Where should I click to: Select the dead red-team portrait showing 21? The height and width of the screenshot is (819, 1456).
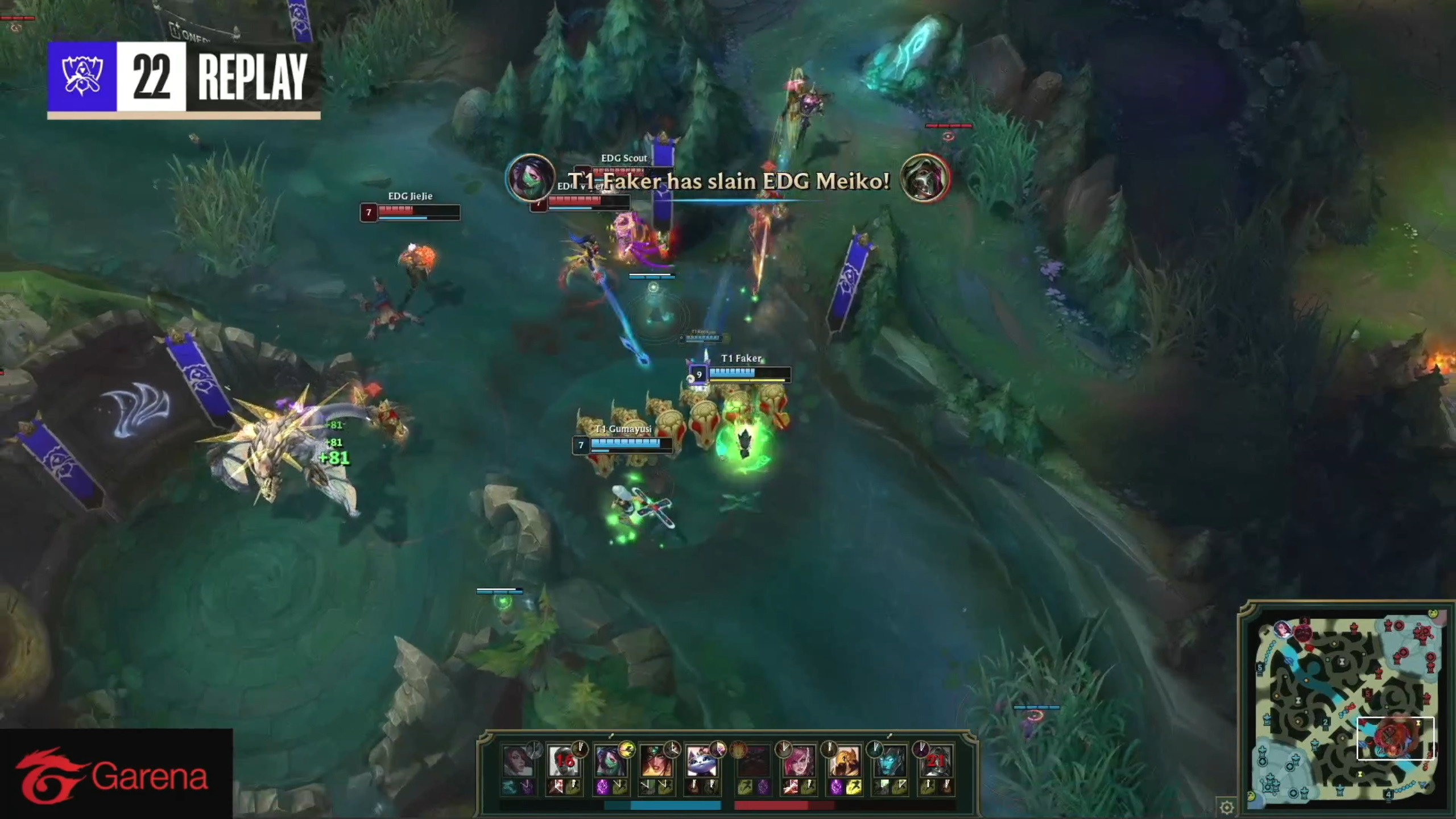pyautogui.click(x=936, y=761)
